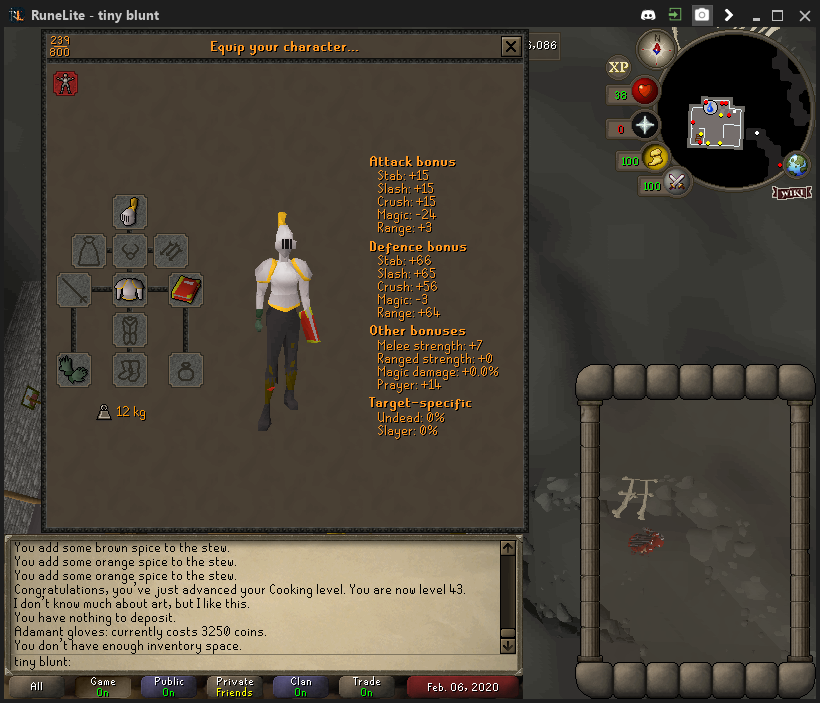Activate the special attack orb

(677, 182)
